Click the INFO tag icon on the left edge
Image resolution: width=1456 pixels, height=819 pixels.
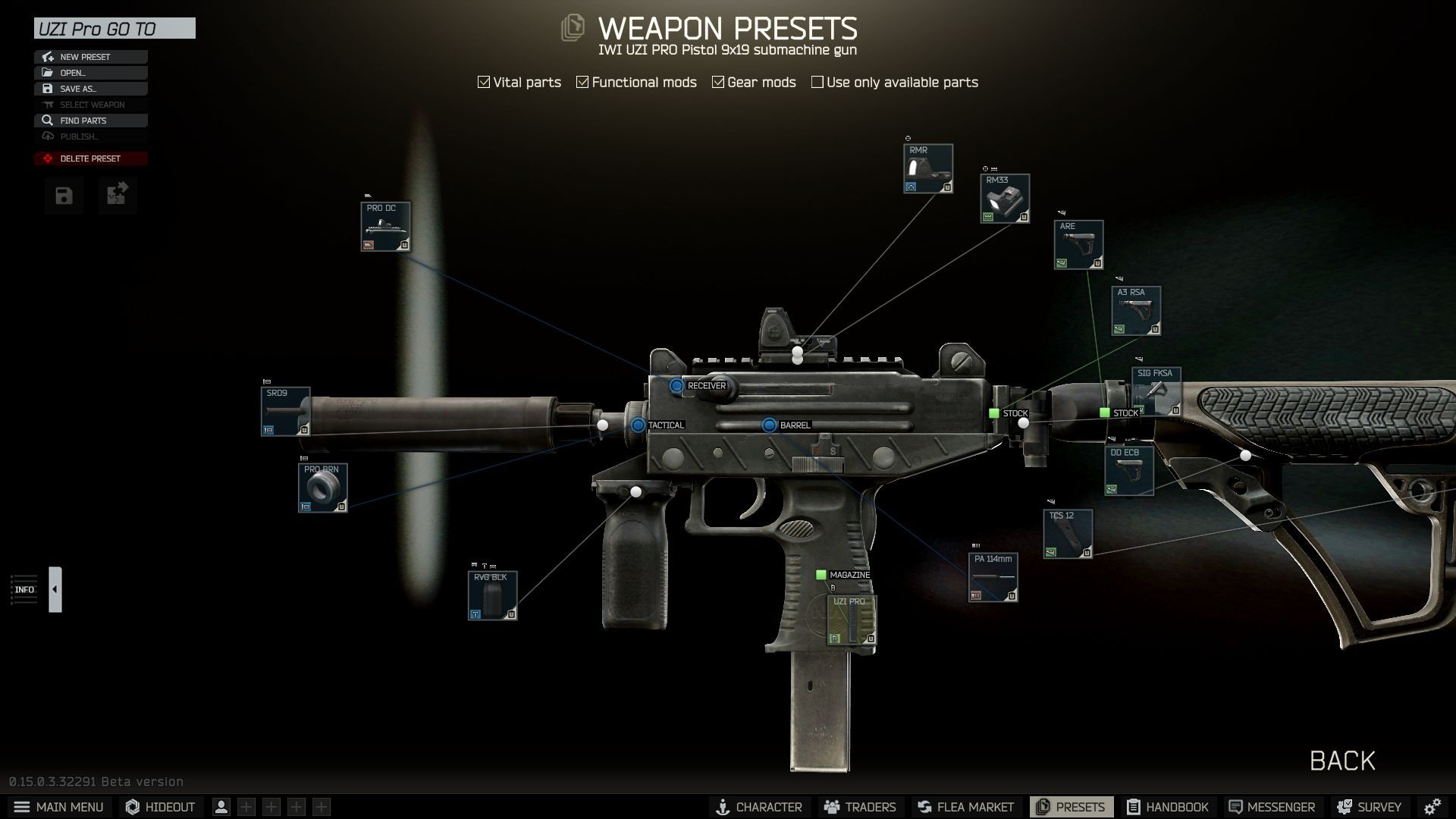click(24, 590)
